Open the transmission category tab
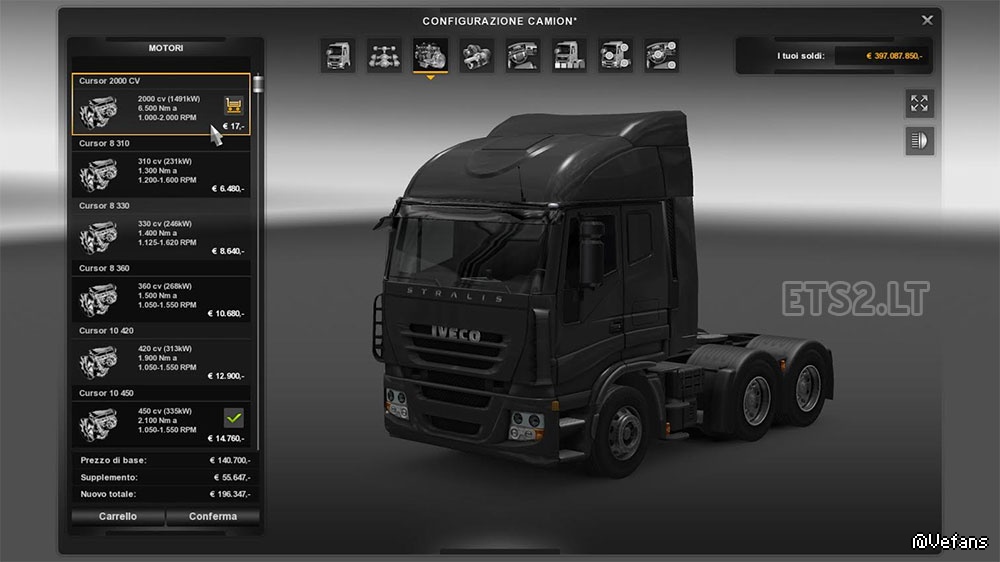 click(x=477, y=55)
